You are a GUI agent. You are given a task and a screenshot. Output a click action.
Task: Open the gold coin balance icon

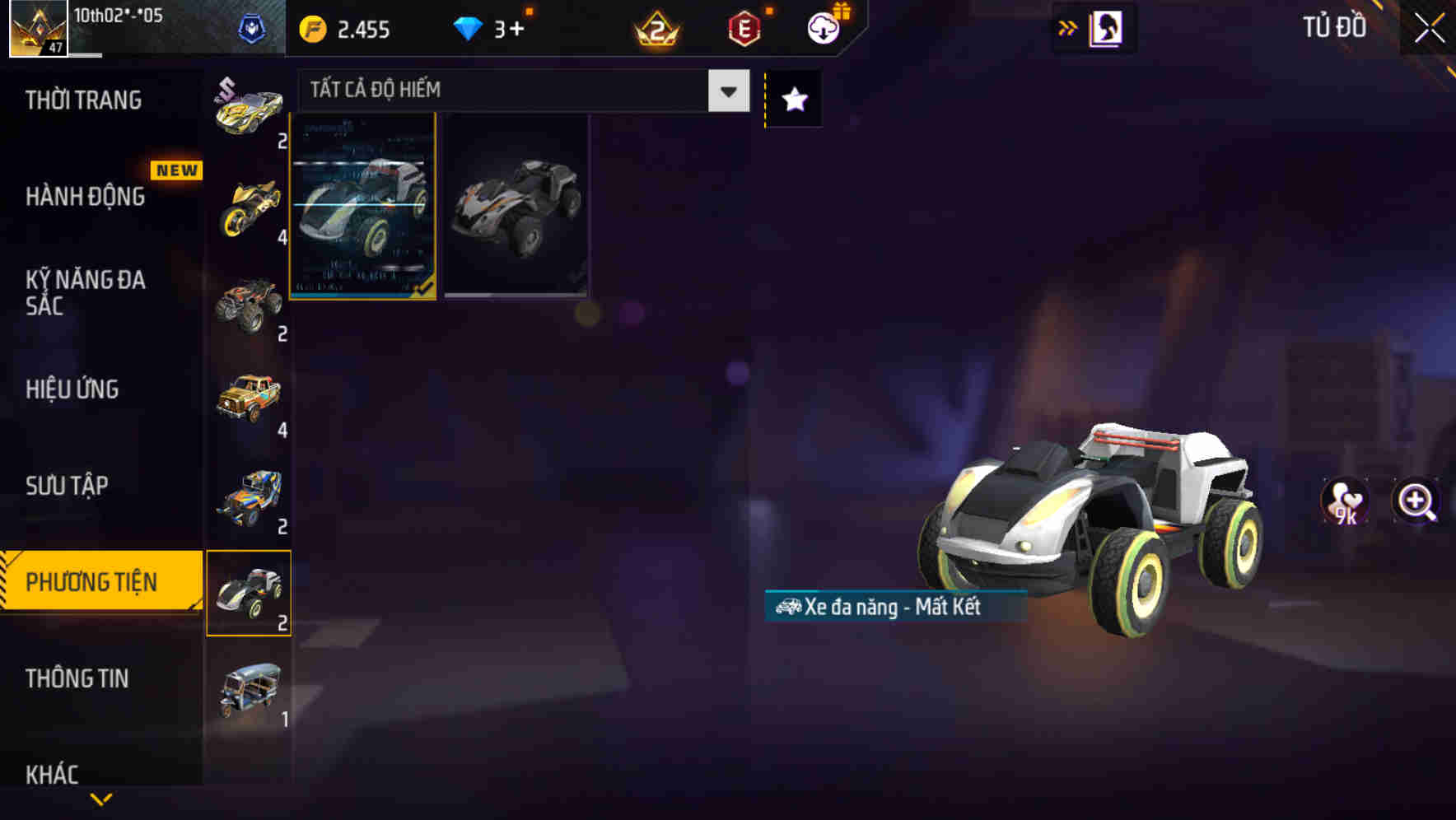(311, 28)
